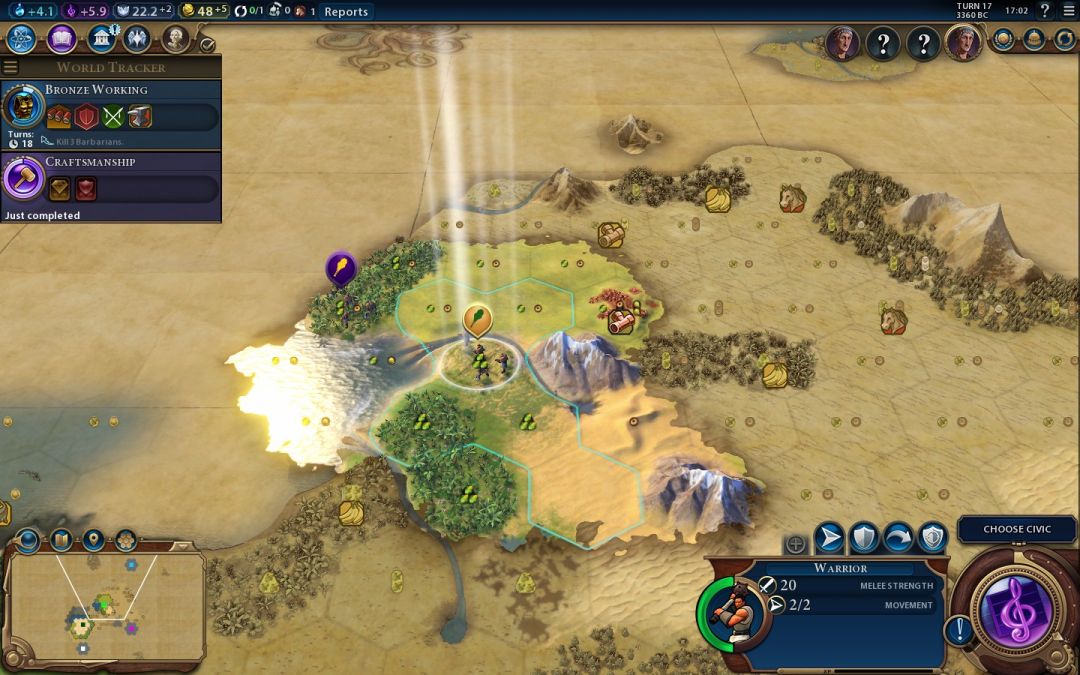The image size is (1080, 675).
Task: Skip the warrior's turn
Action: (898, 539)
